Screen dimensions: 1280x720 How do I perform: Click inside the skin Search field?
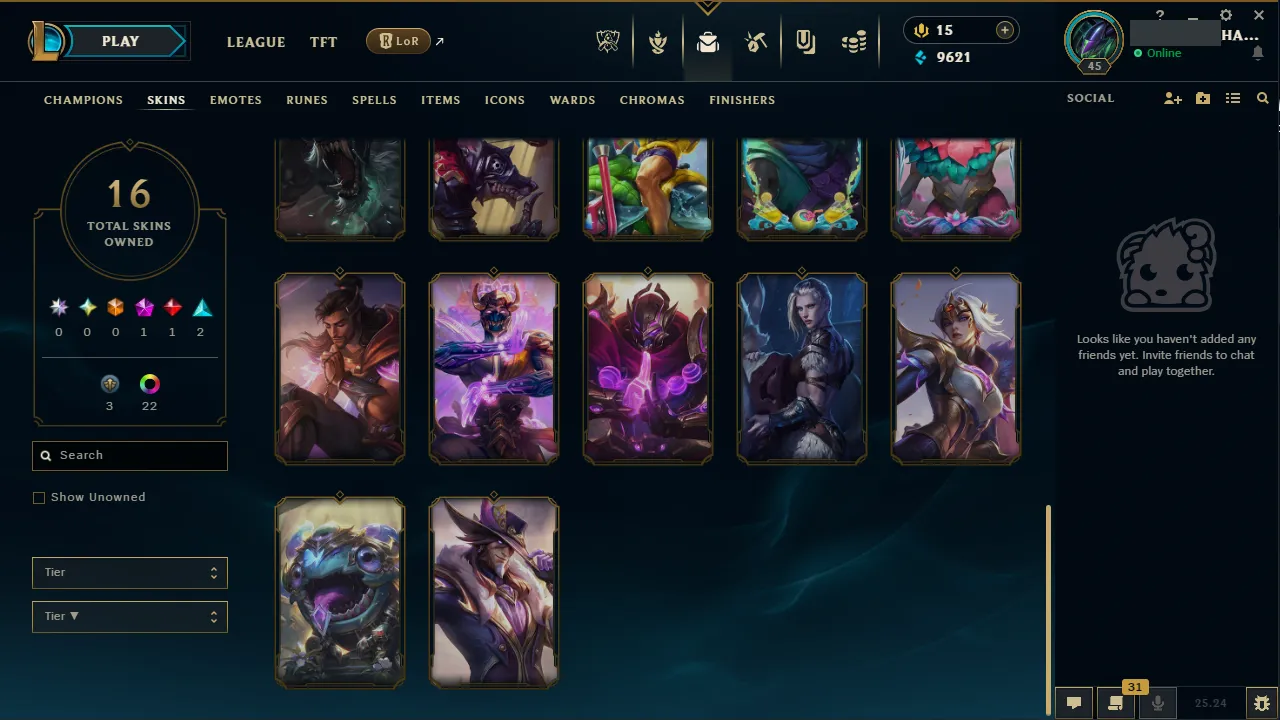pyautogui.click(x=129, y=455)
